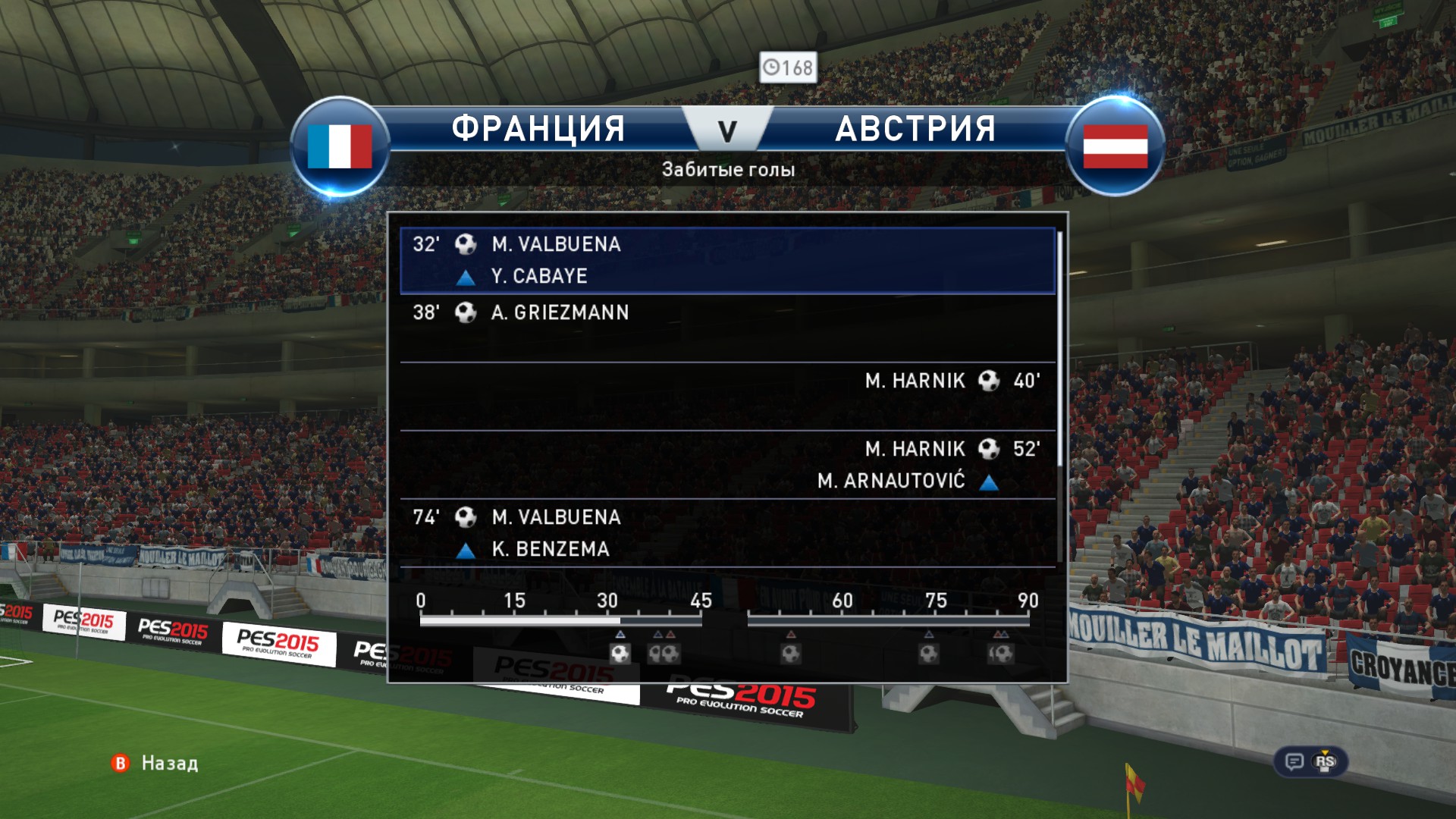Viewport: 1456px width, 819px height.
Task: Select the final goal marker near 90 minutes
Action: point(1001,653)
